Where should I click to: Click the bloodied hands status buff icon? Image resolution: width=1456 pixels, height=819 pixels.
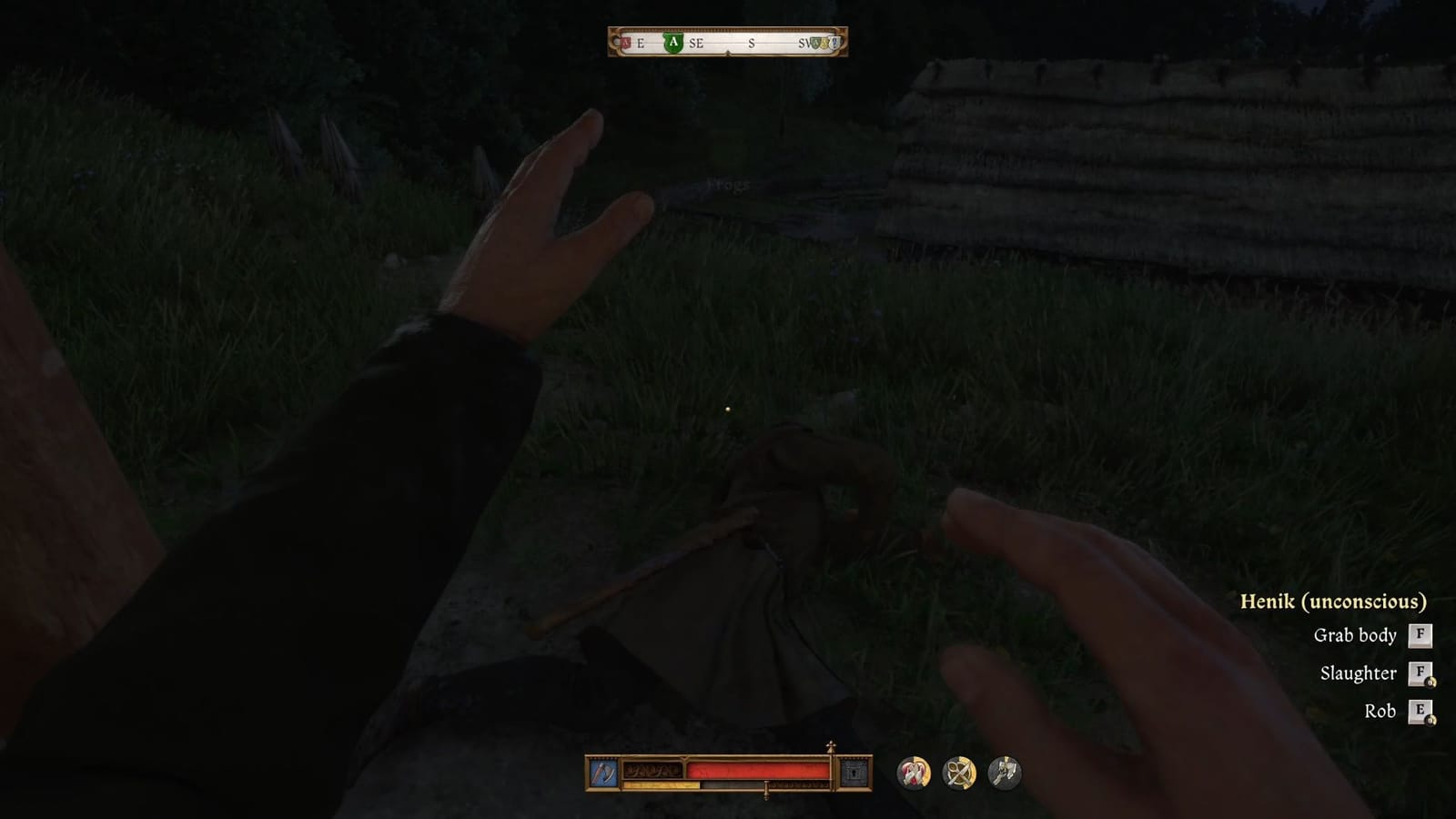(912, 772)
